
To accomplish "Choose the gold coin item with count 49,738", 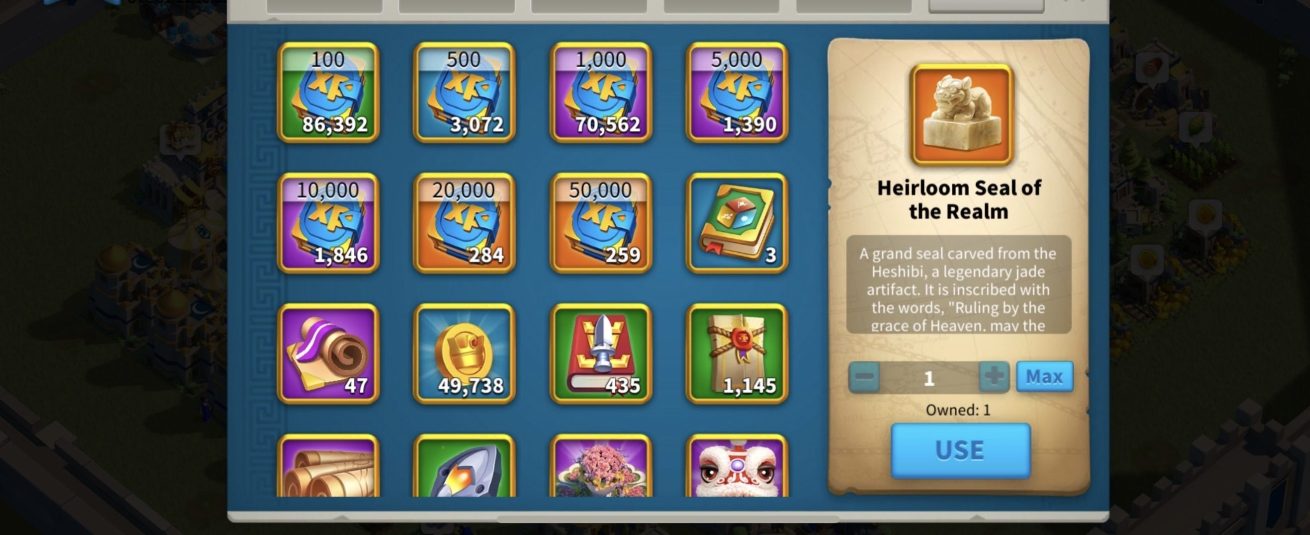I will point(464,354).
